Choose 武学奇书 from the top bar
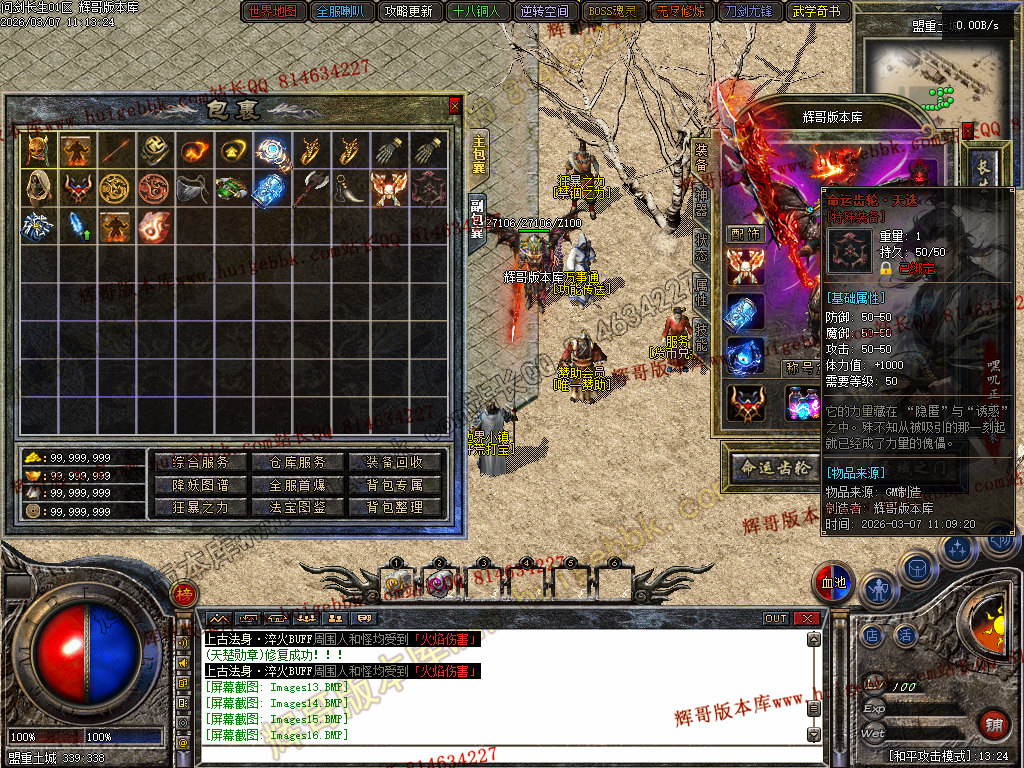 [x=817, y=12]
